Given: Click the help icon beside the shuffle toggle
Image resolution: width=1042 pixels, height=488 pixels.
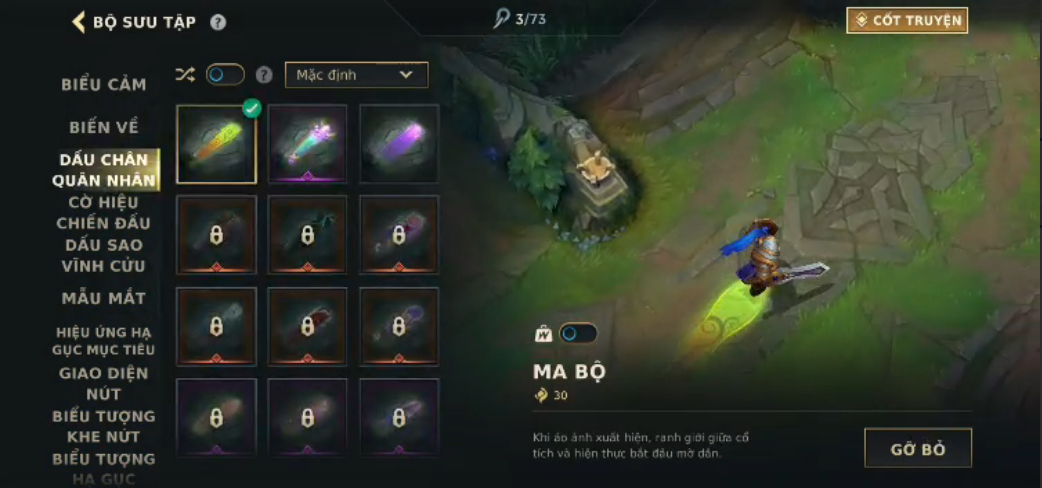Looking at the screenshot, I should 264,75.
